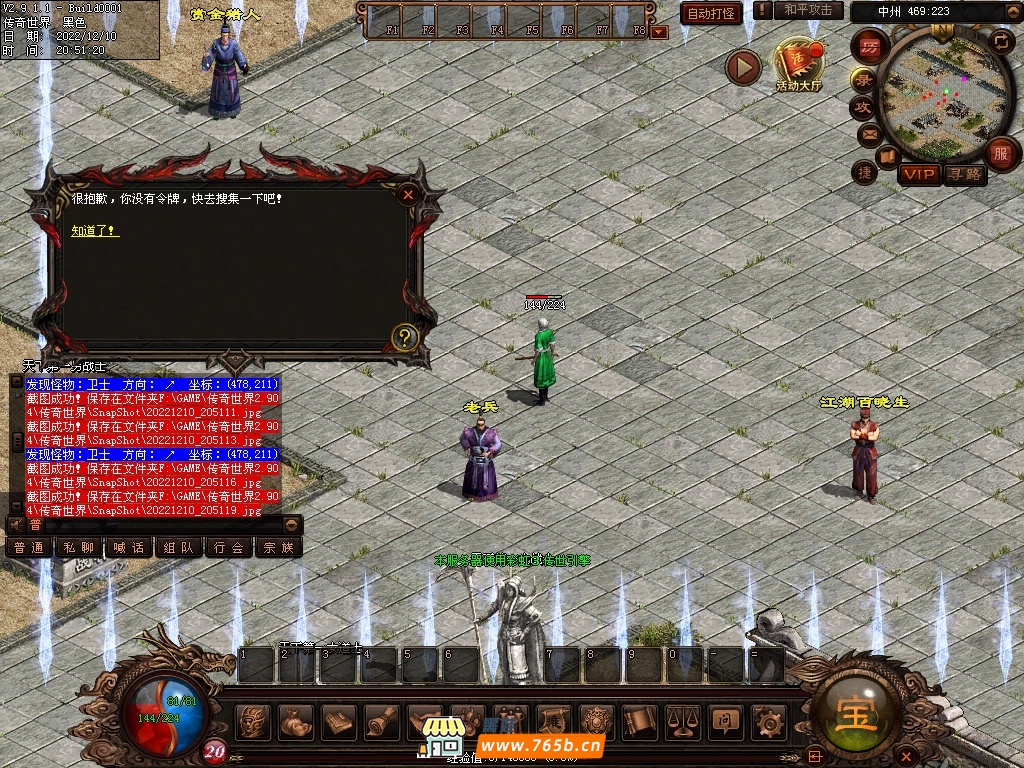Open the balance scales icon
This screenshot has width=1024, height=768.
click(x=682, y=720)
